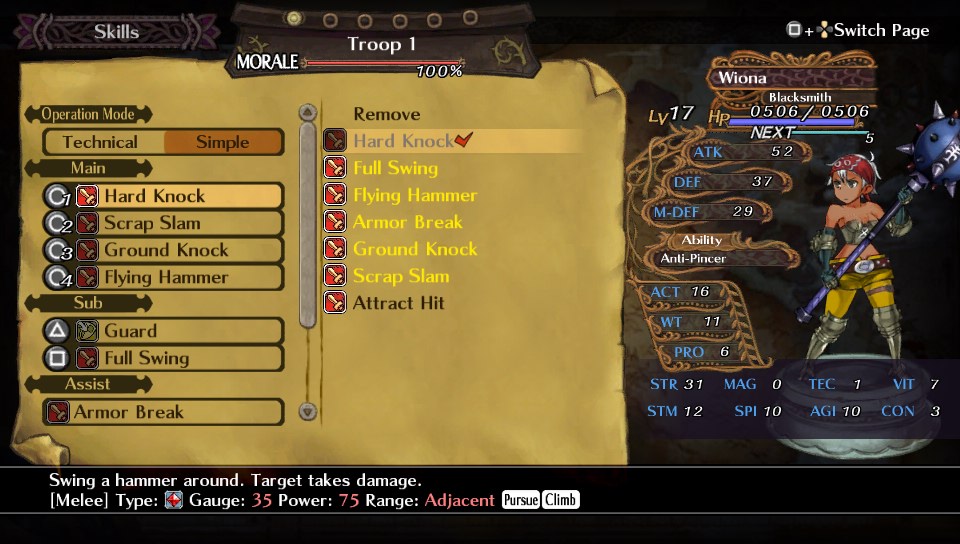Click the skill list scroll down arrow
Screen dimensions: 960x544
tap(308, 411)
